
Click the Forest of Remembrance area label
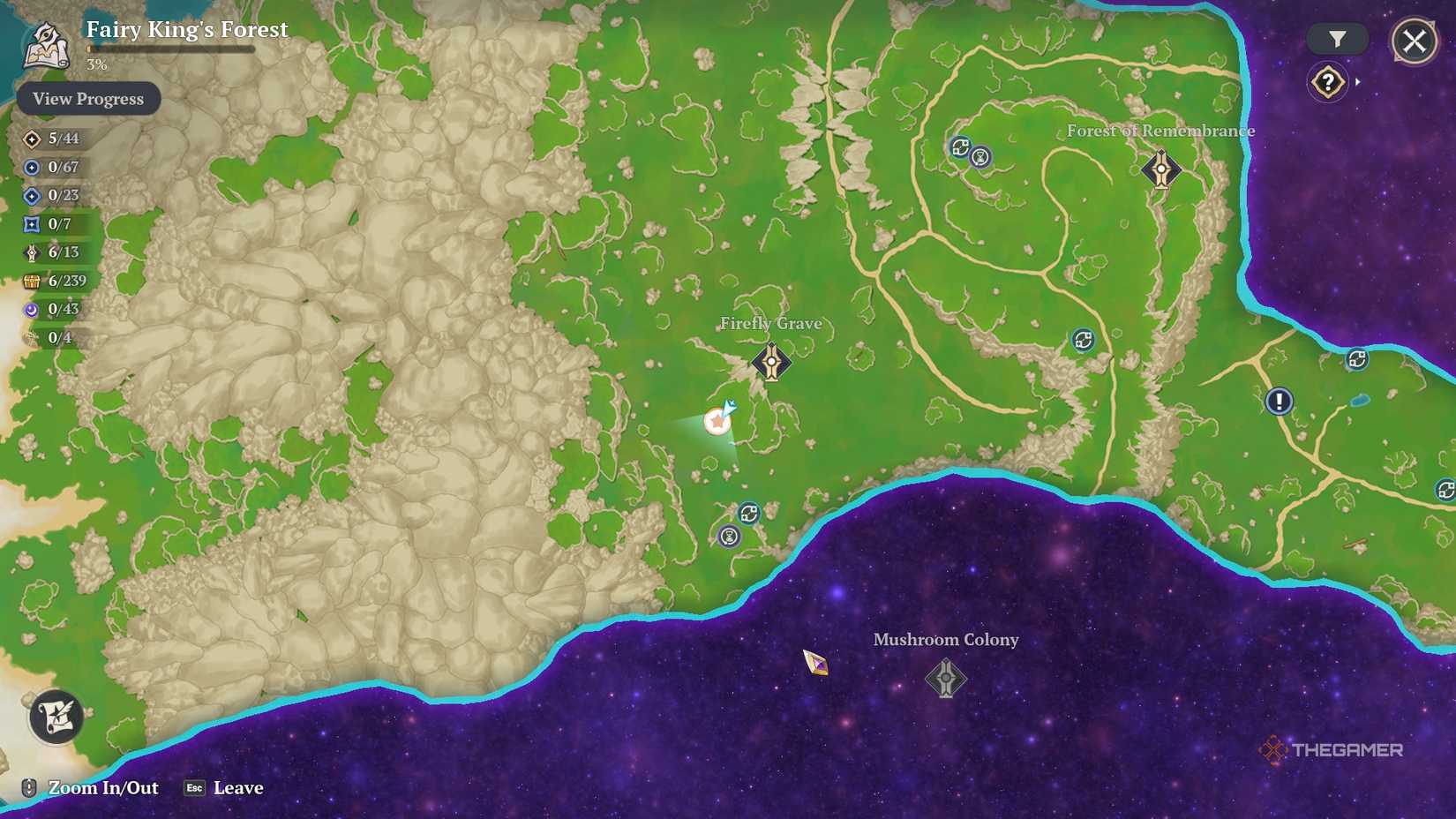(x=1160, y=130)
